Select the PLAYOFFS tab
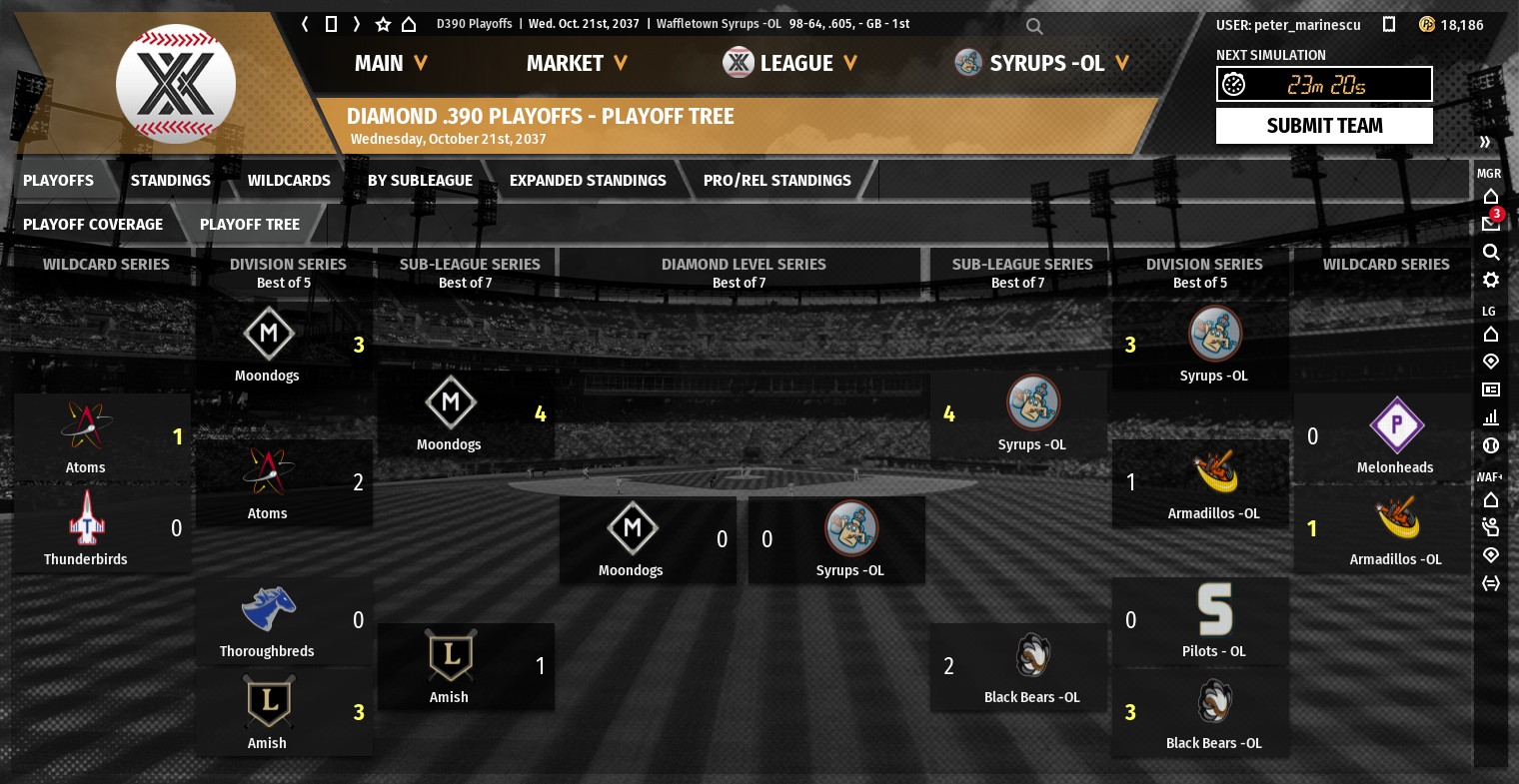This screenshot has height=784, width=1519. (x=58, y=181)
